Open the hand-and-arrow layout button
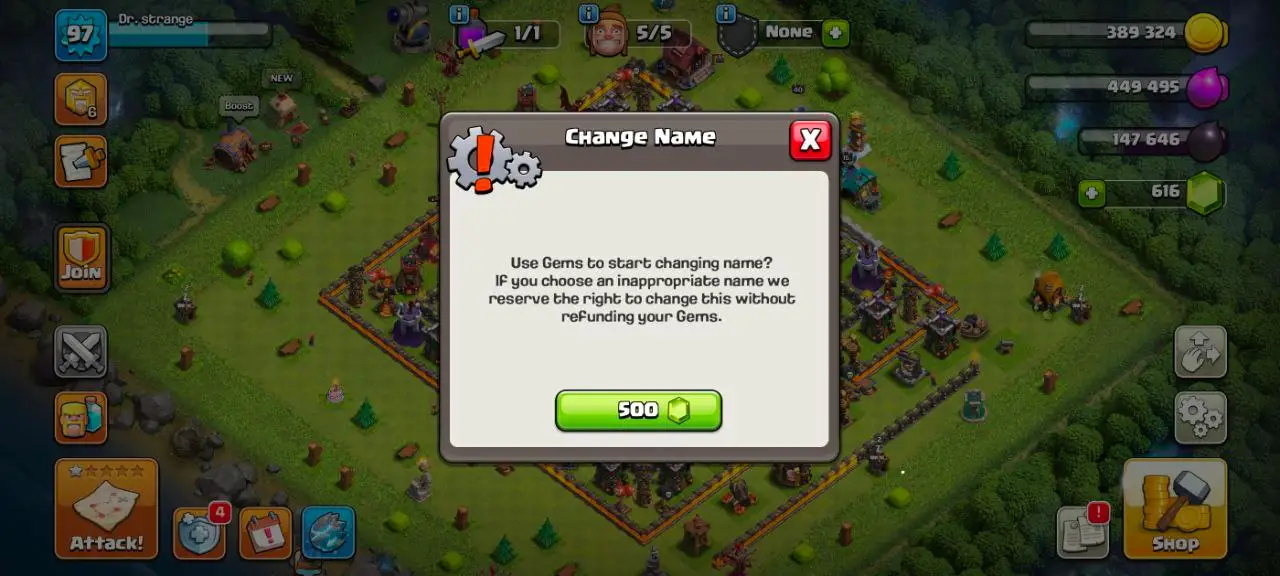 click(1200, 351)
